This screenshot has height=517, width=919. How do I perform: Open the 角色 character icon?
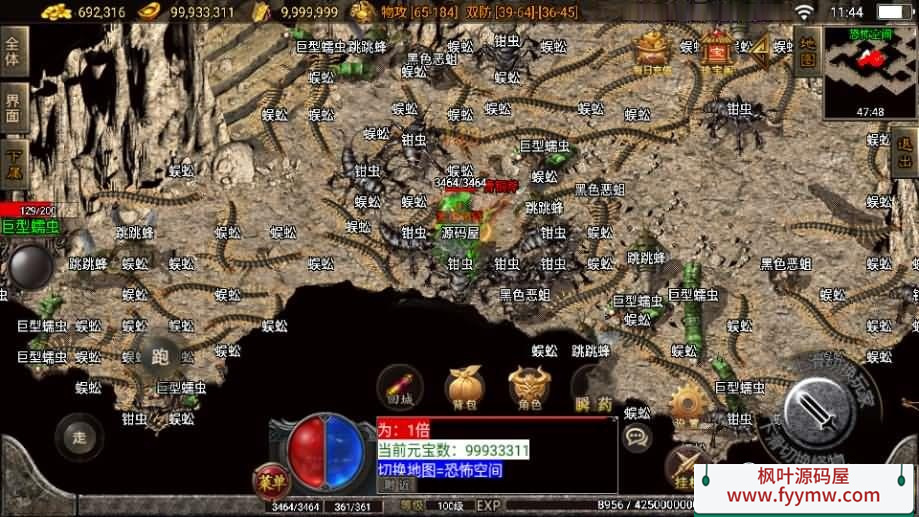[529, 388]
